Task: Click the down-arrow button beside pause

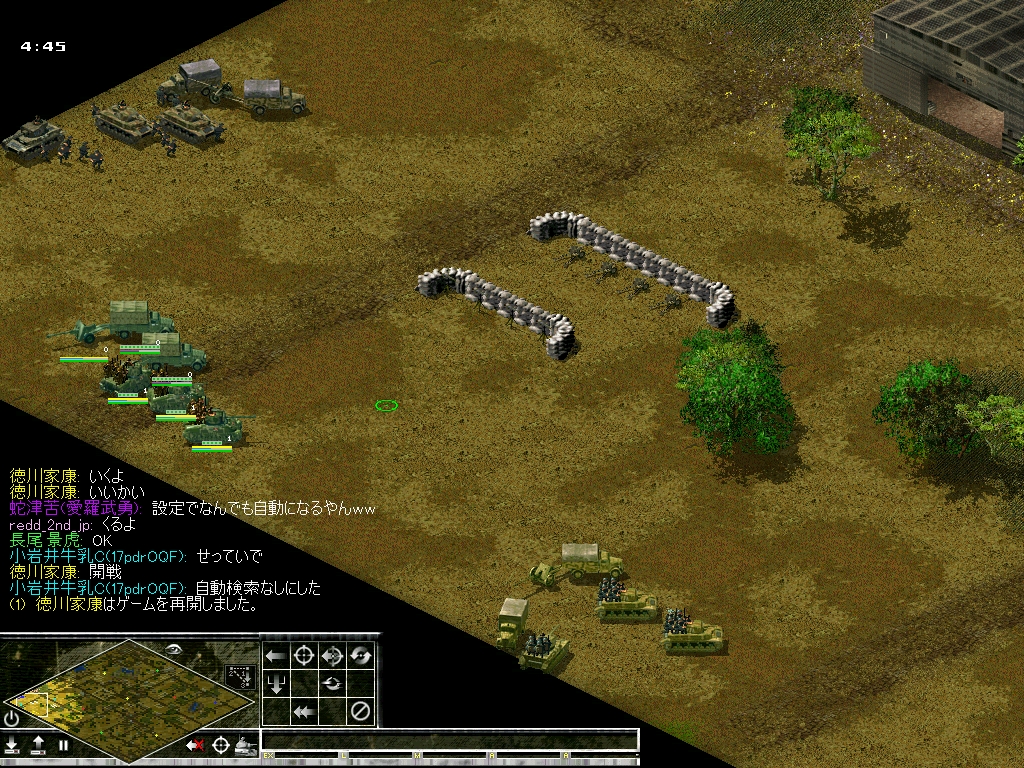Action: (12, 745)
